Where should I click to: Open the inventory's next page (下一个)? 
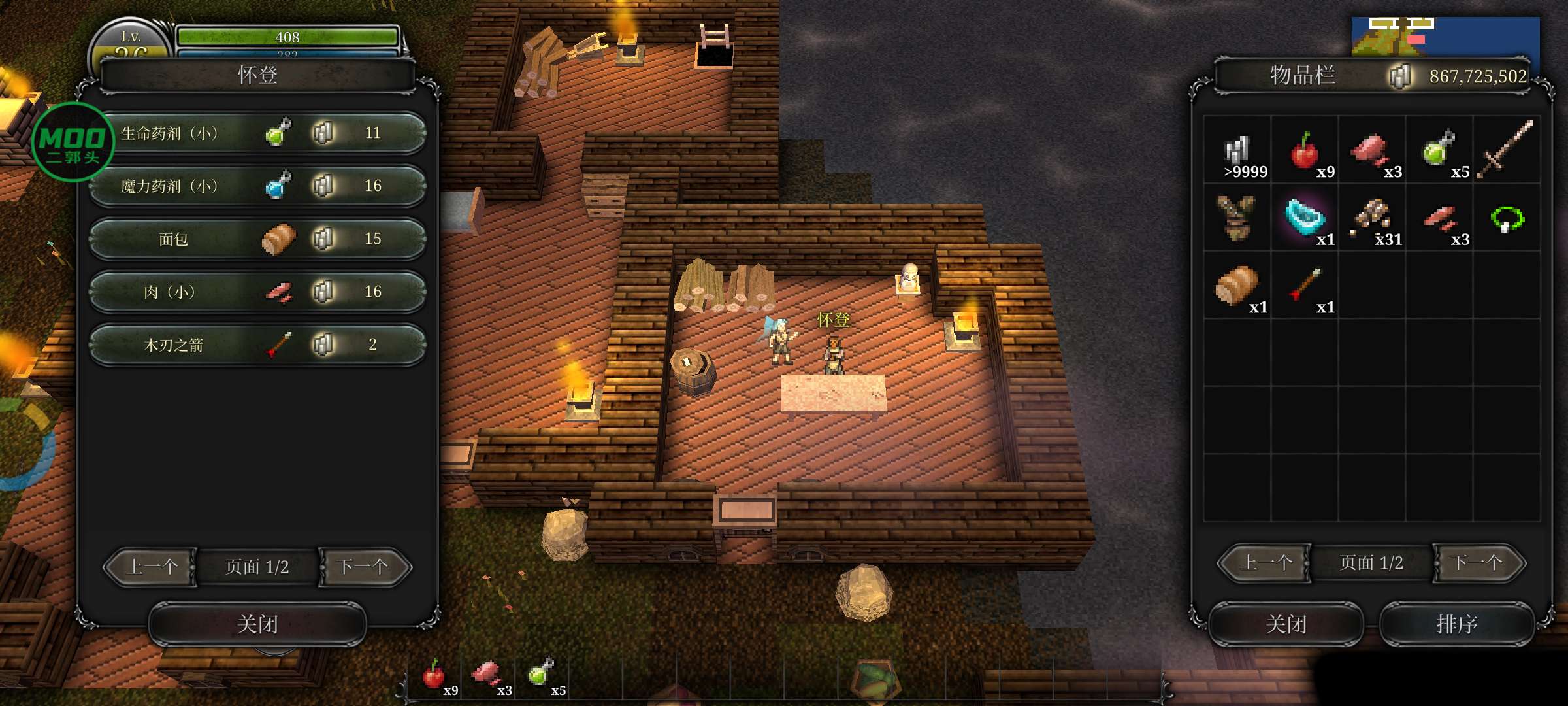[1478, 563]
